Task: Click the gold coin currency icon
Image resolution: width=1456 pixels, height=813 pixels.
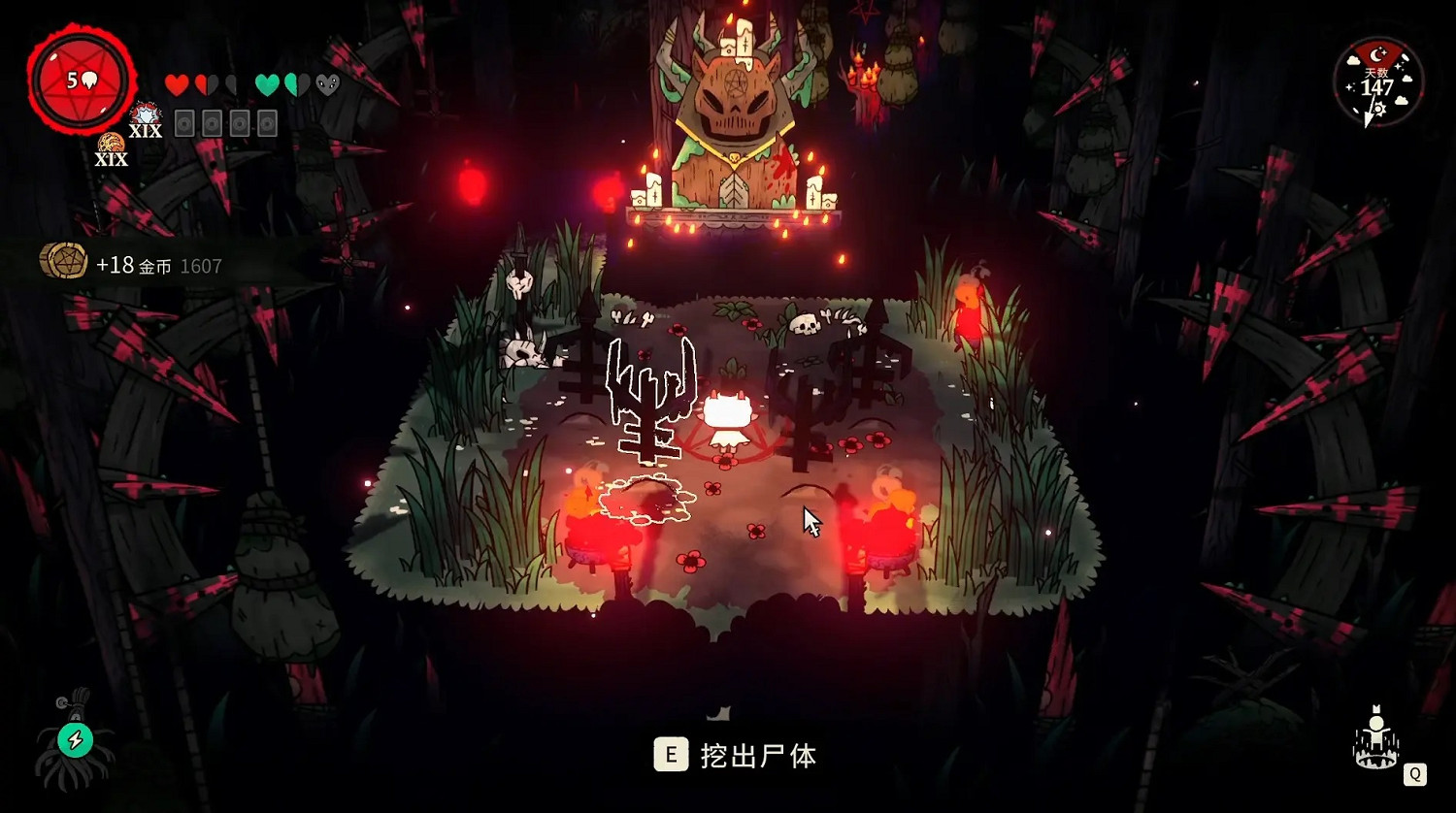Action: click(x=64, y=262)
